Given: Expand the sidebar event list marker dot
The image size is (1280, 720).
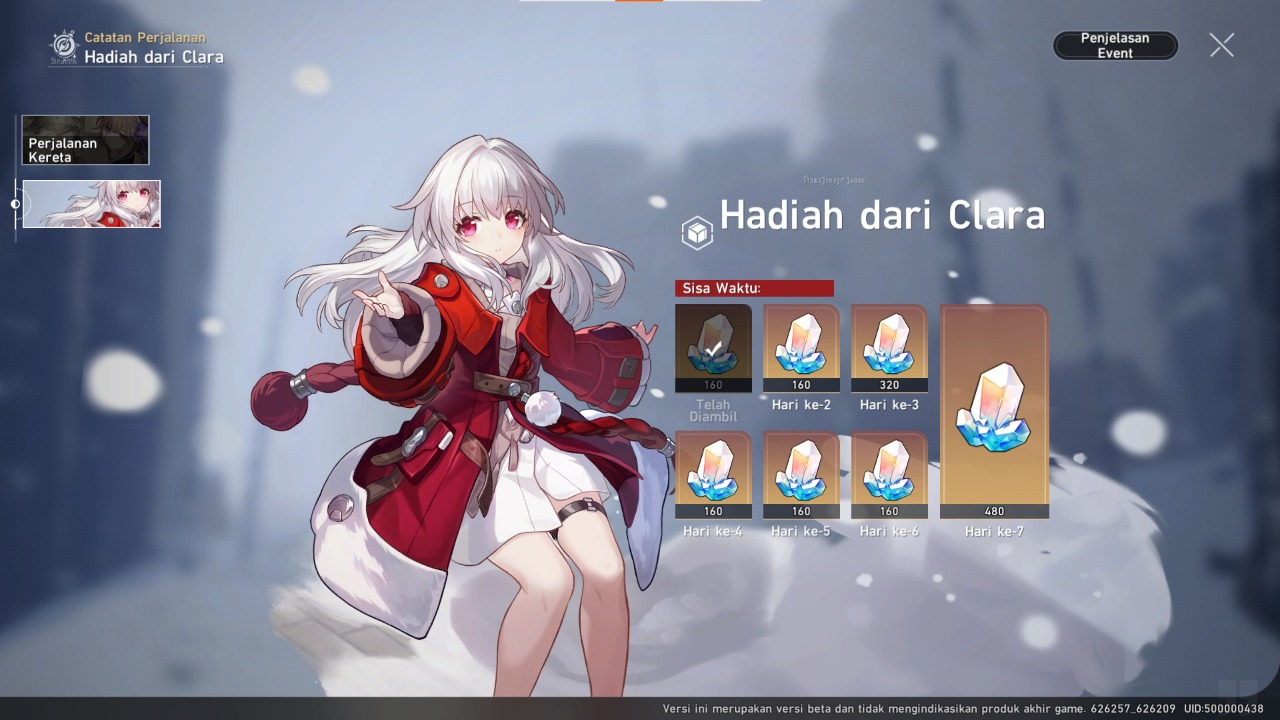Looking at the screenshot, I should [x=15, y=203].
